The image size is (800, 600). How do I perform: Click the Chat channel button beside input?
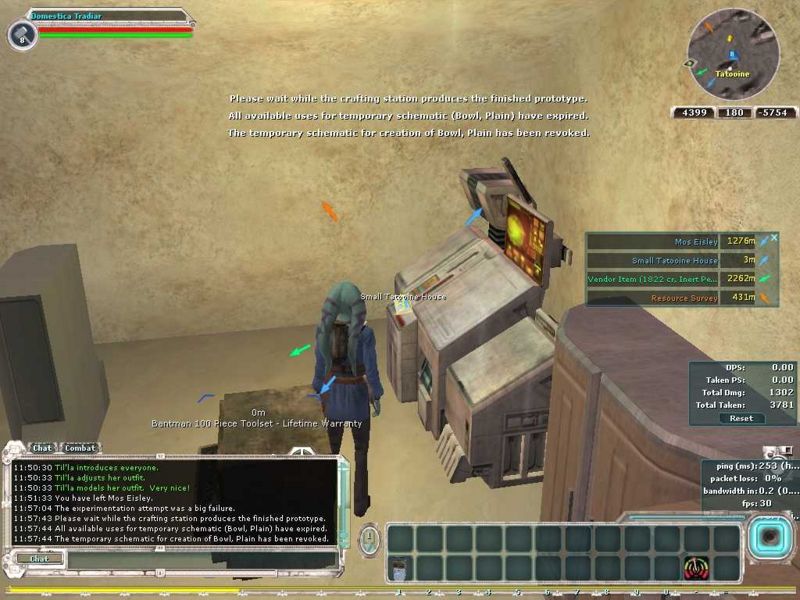point(39,558)
